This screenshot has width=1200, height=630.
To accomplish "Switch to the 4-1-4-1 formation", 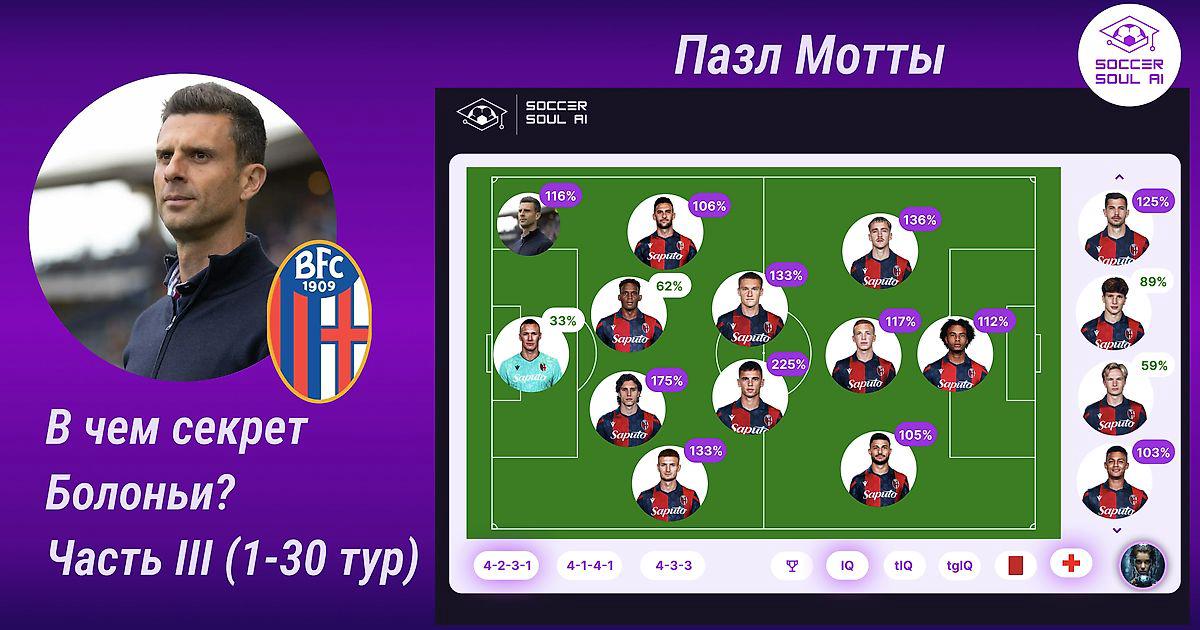I will click(x=591, y=565).
